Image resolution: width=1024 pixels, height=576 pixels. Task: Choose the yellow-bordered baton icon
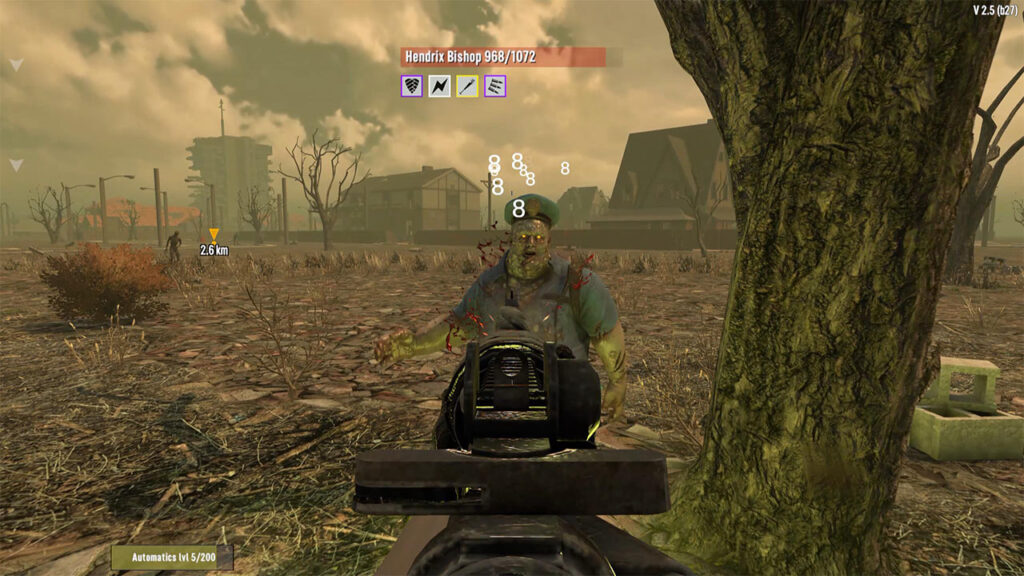[467, 86]
